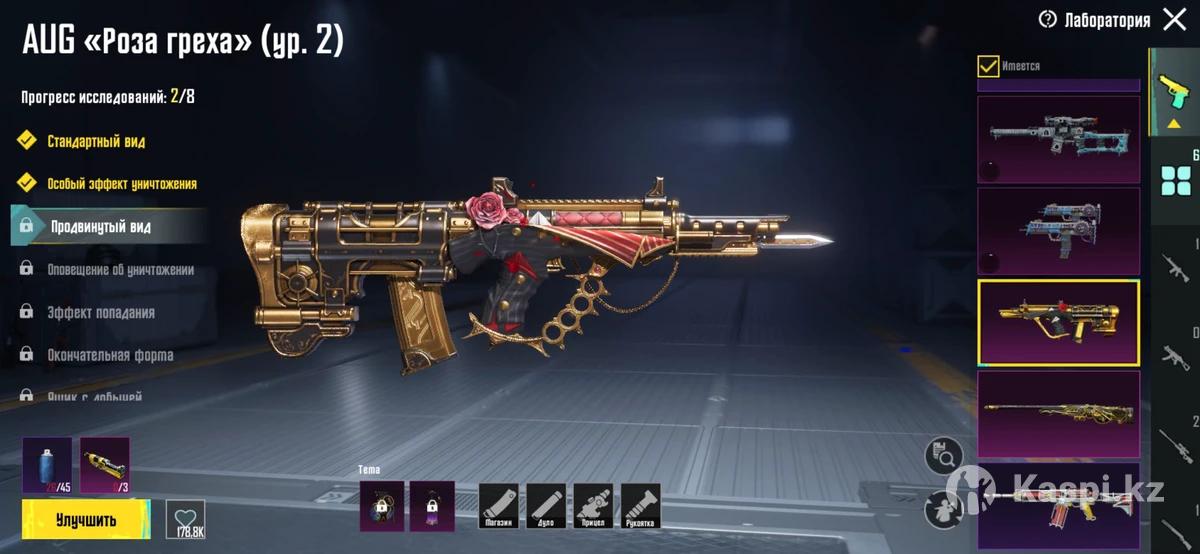Open the Дуло muzzle attachment slot
Screen dimensions: 1200x554
click(546, 506)
